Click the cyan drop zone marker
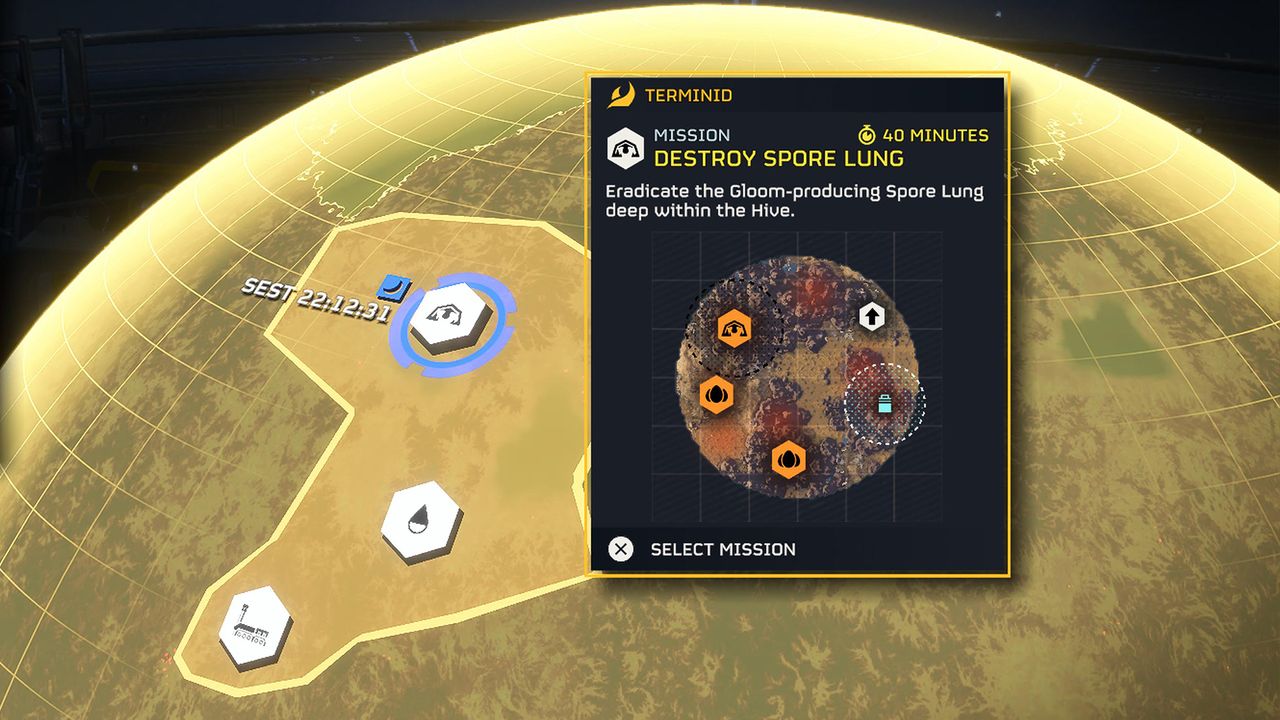 pos(884,404)
